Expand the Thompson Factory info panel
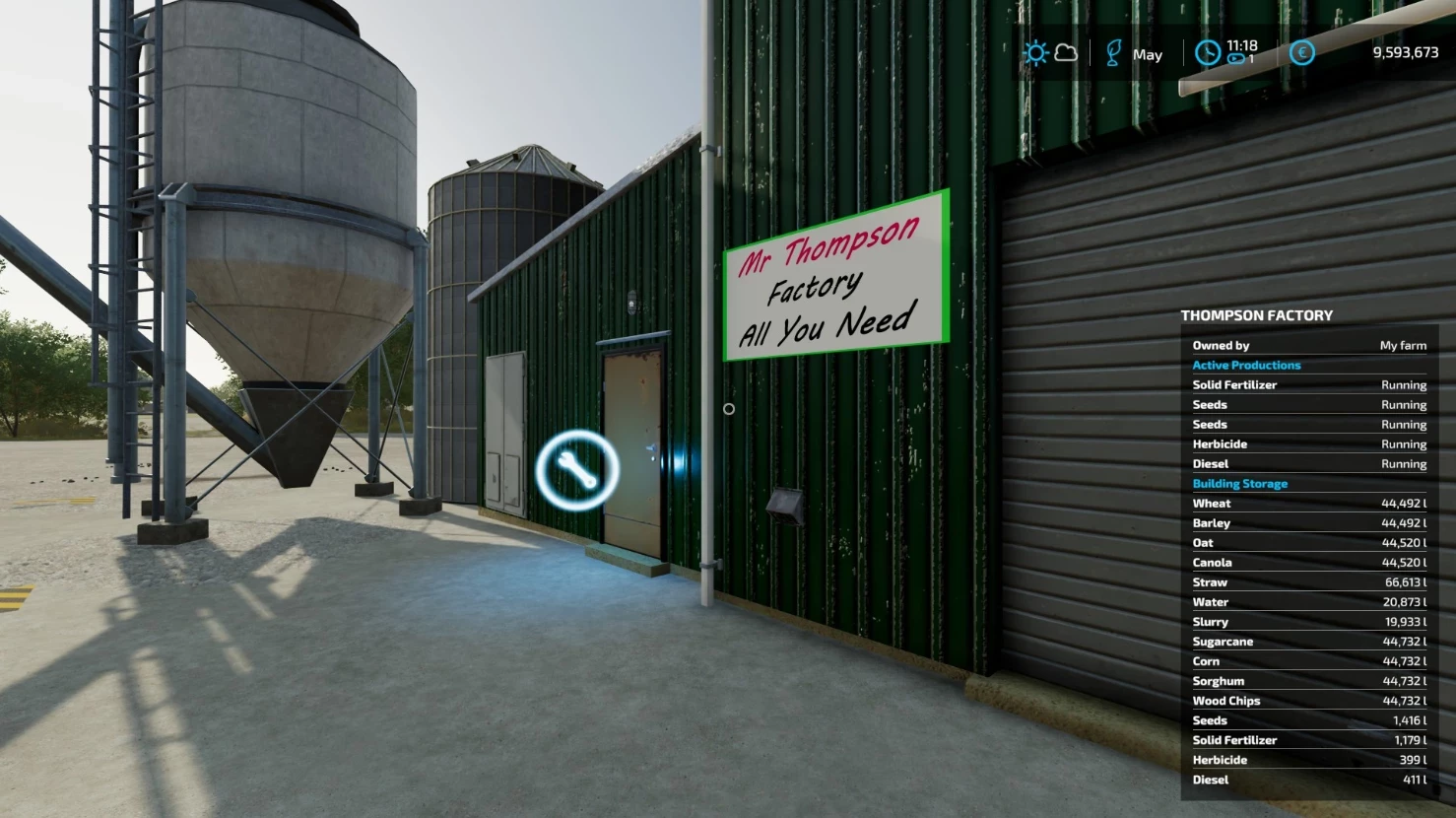This screenshot has height=818, width=1456. coord(1256,314)
